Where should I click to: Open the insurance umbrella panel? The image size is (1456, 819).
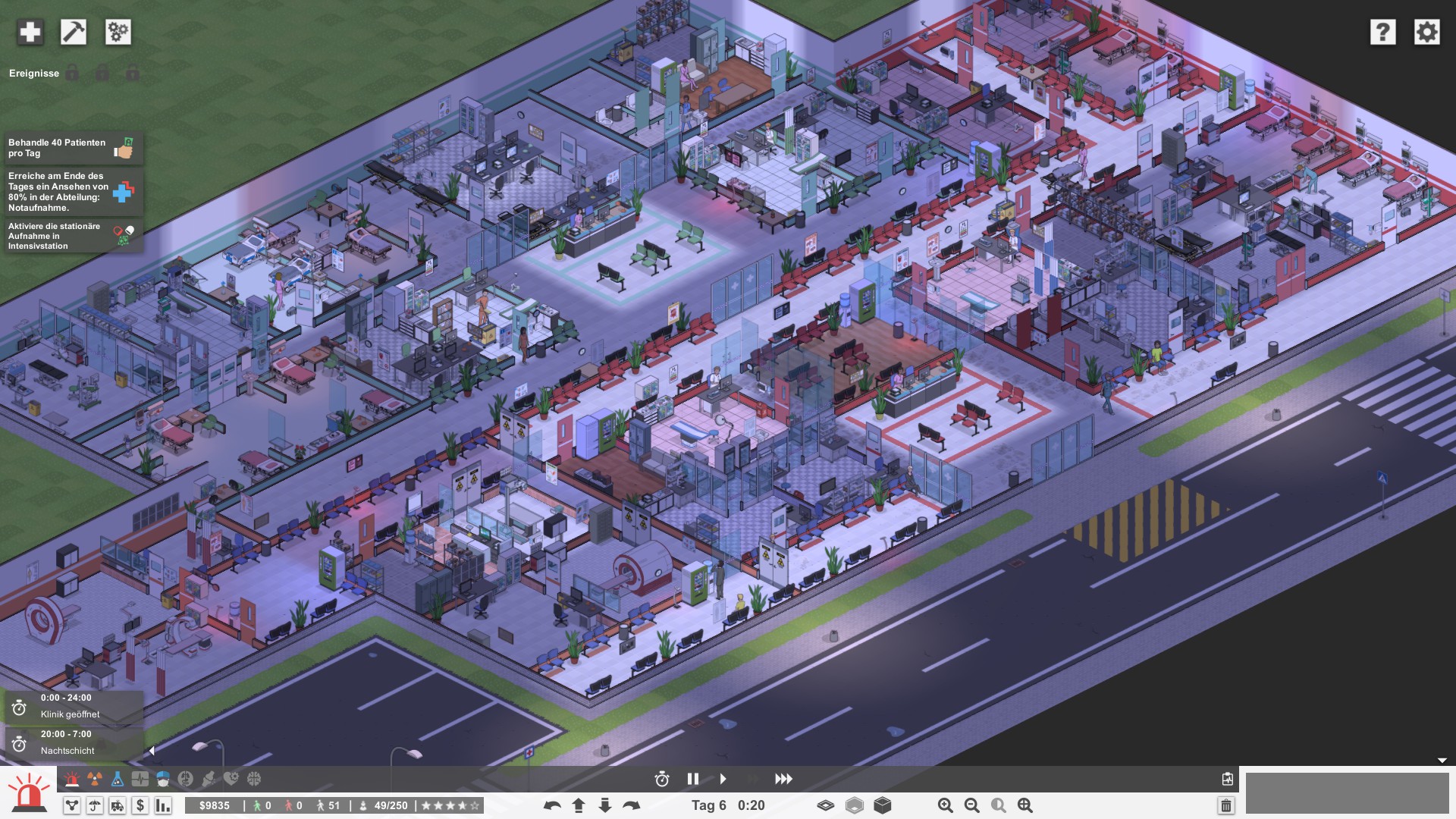[95, 806]
